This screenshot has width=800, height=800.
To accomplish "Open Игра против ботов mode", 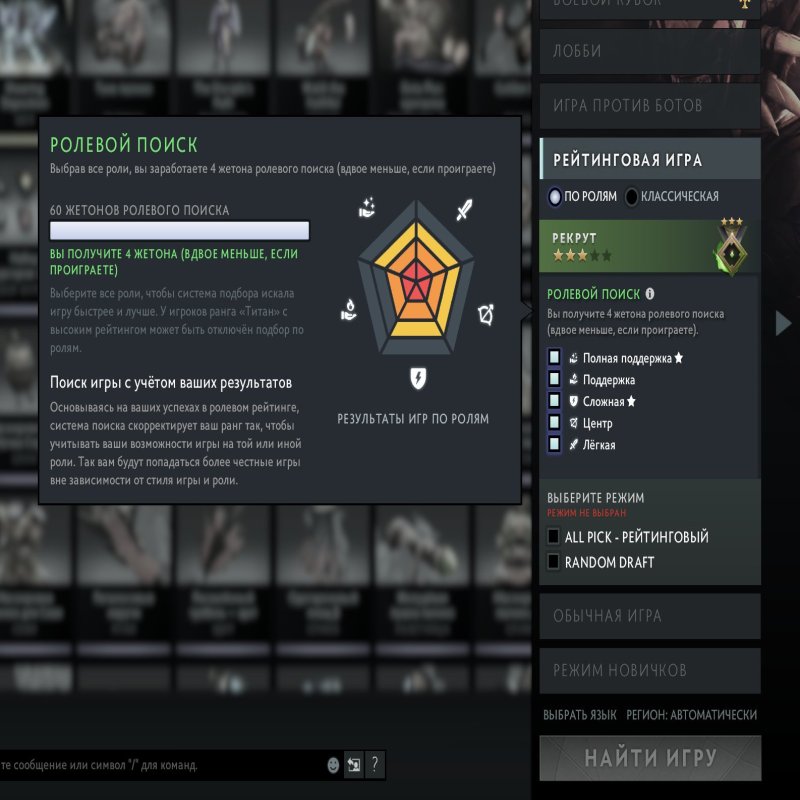I will tap(650, 105).
